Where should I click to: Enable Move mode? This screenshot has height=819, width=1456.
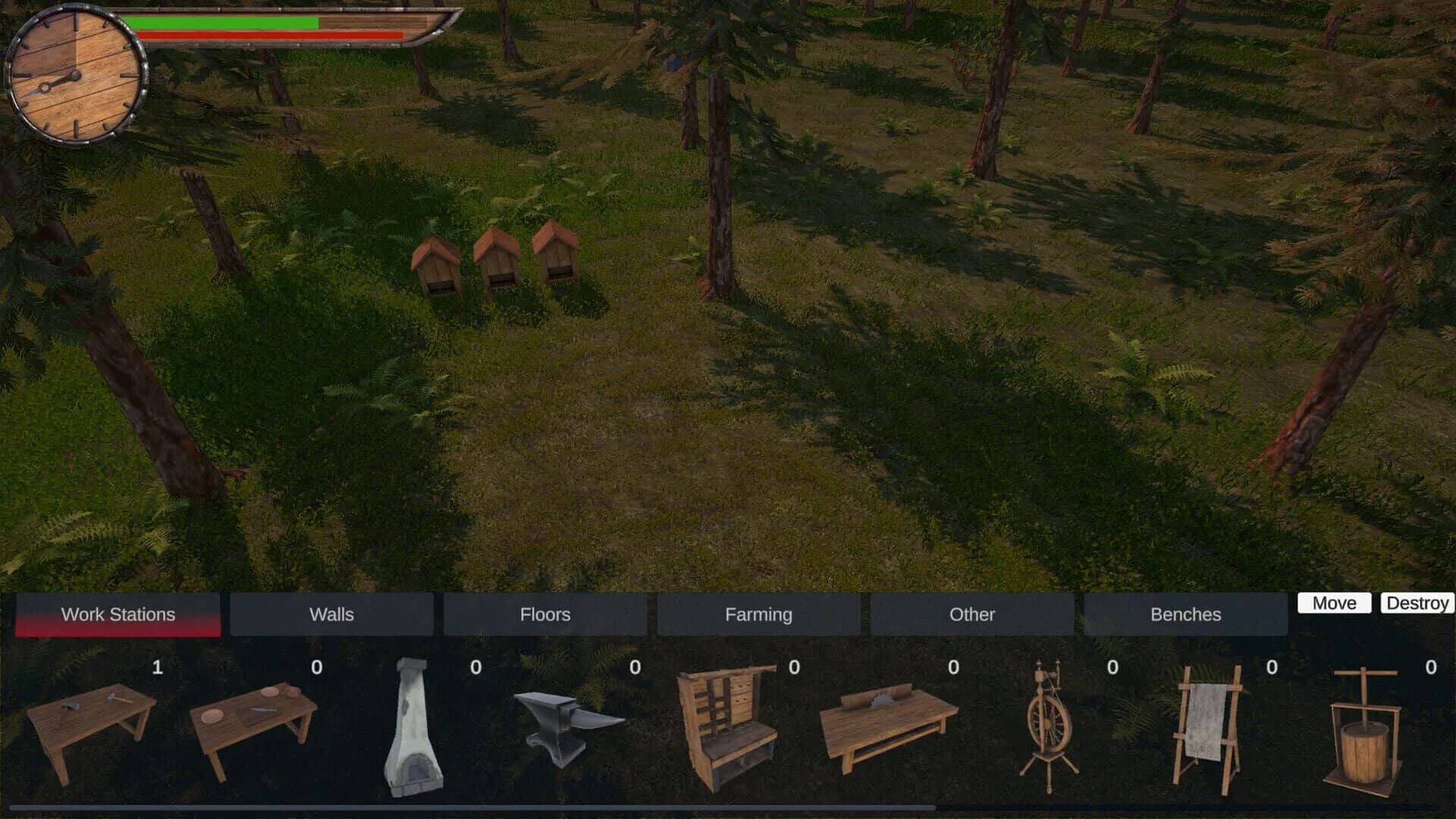click(1334, 603)
